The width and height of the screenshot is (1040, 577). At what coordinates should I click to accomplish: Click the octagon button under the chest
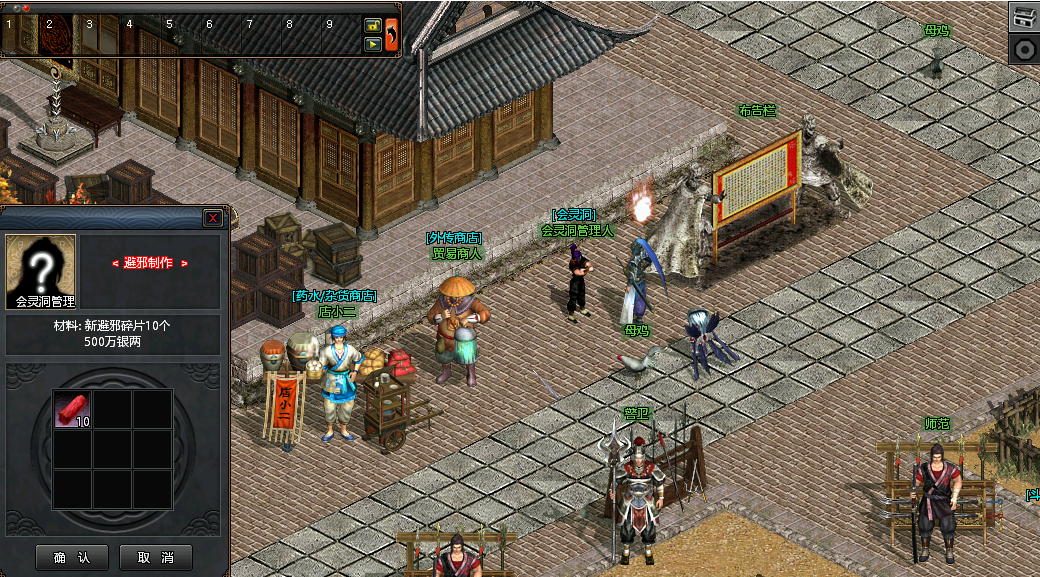[1024, 49]
